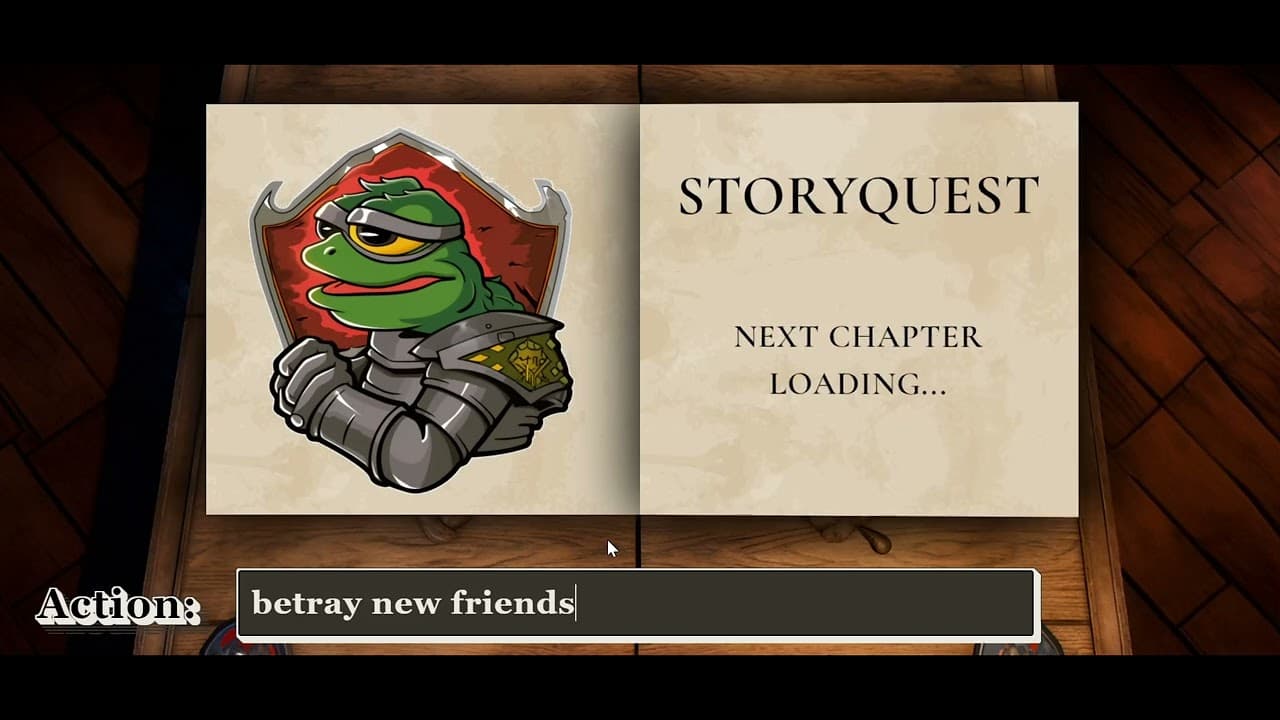Click the typed text betray new friends
Screen dimensions: 1280x720
point(413,602)
